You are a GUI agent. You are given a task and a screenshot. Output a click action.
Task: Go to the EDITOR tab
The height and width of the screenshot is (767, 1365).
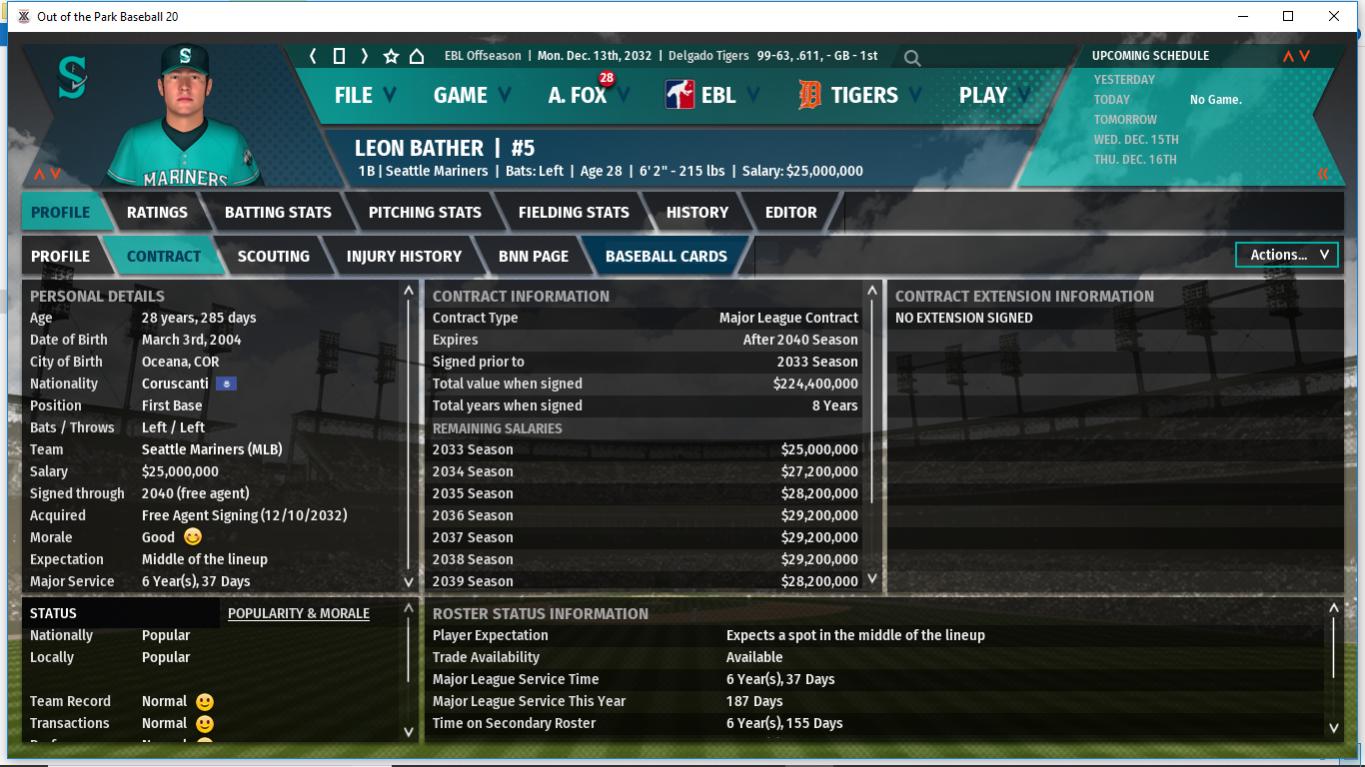tap(791, 212)
